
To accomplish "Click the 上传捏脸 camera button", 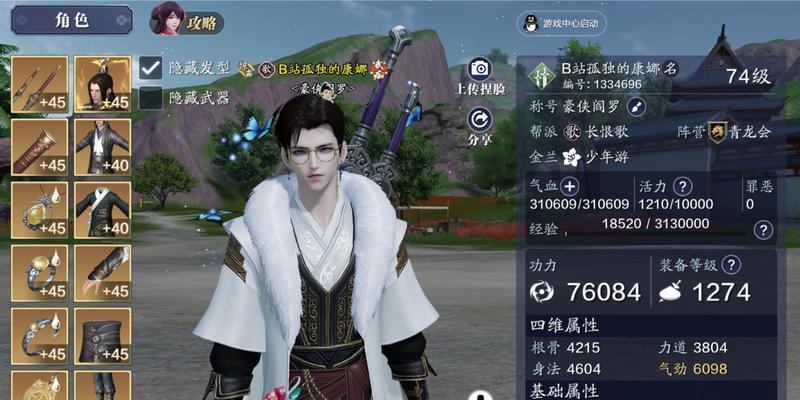I will 479,69.
